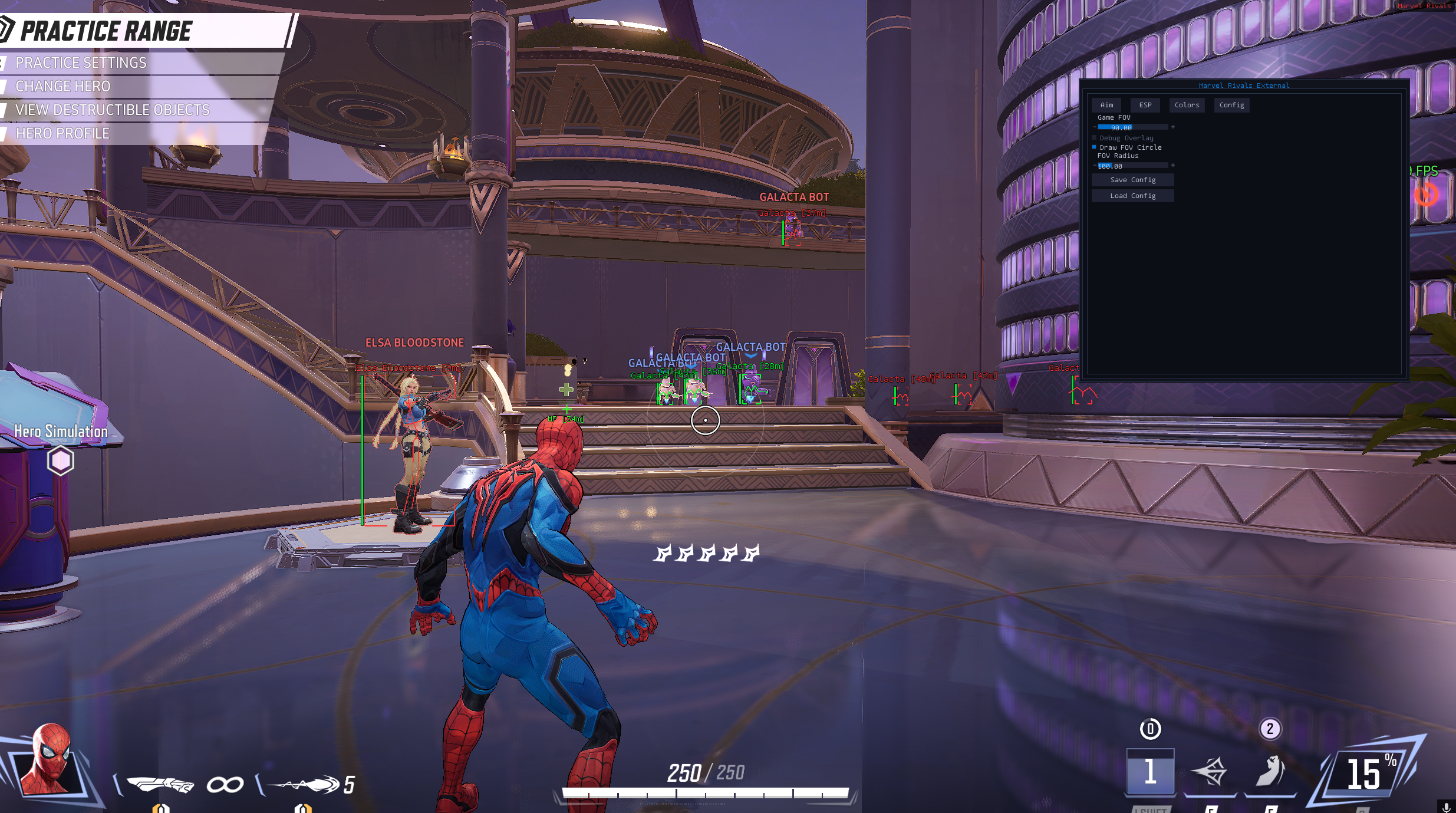Toggle the microphone icon
The height and width of the screenshot is (813, 1456).
(1445, 806)
